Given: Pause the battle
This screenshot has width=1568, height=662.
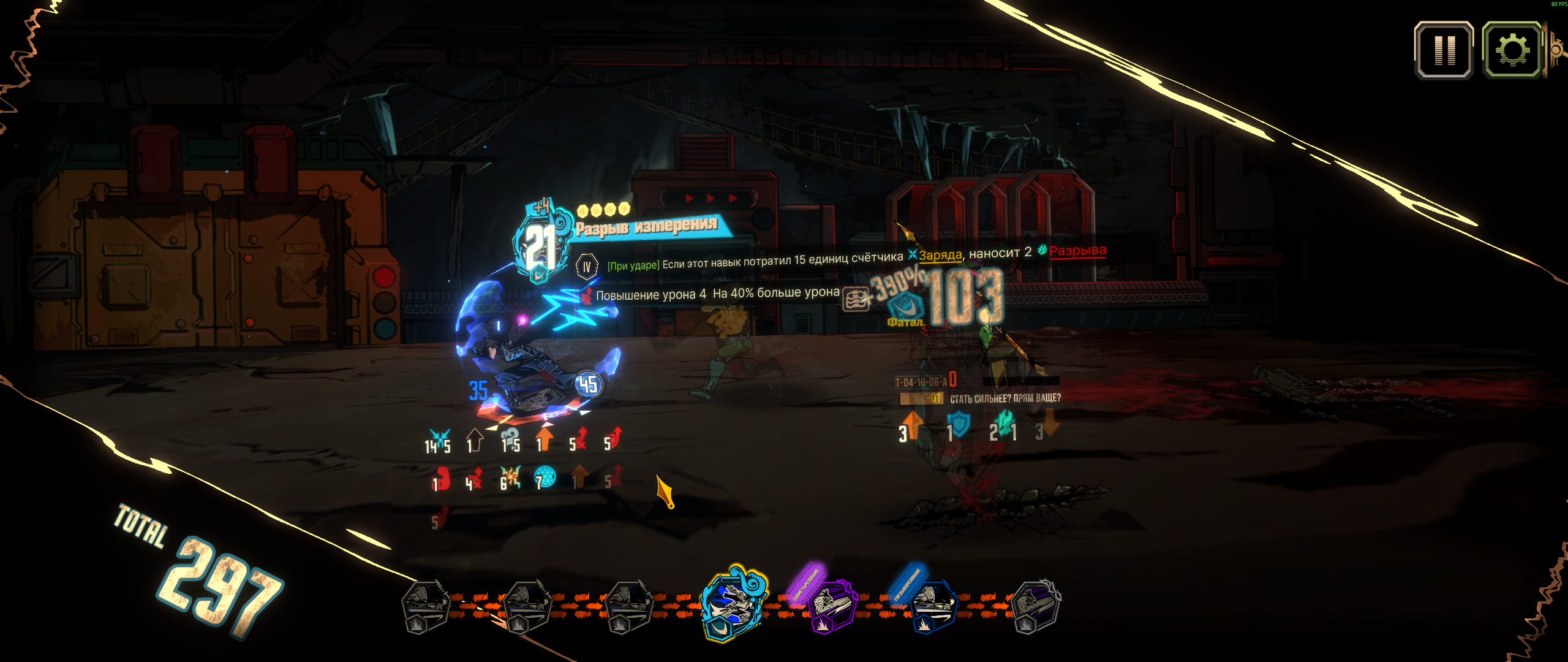Looking at the screenshot, I should coord(1444,50).
